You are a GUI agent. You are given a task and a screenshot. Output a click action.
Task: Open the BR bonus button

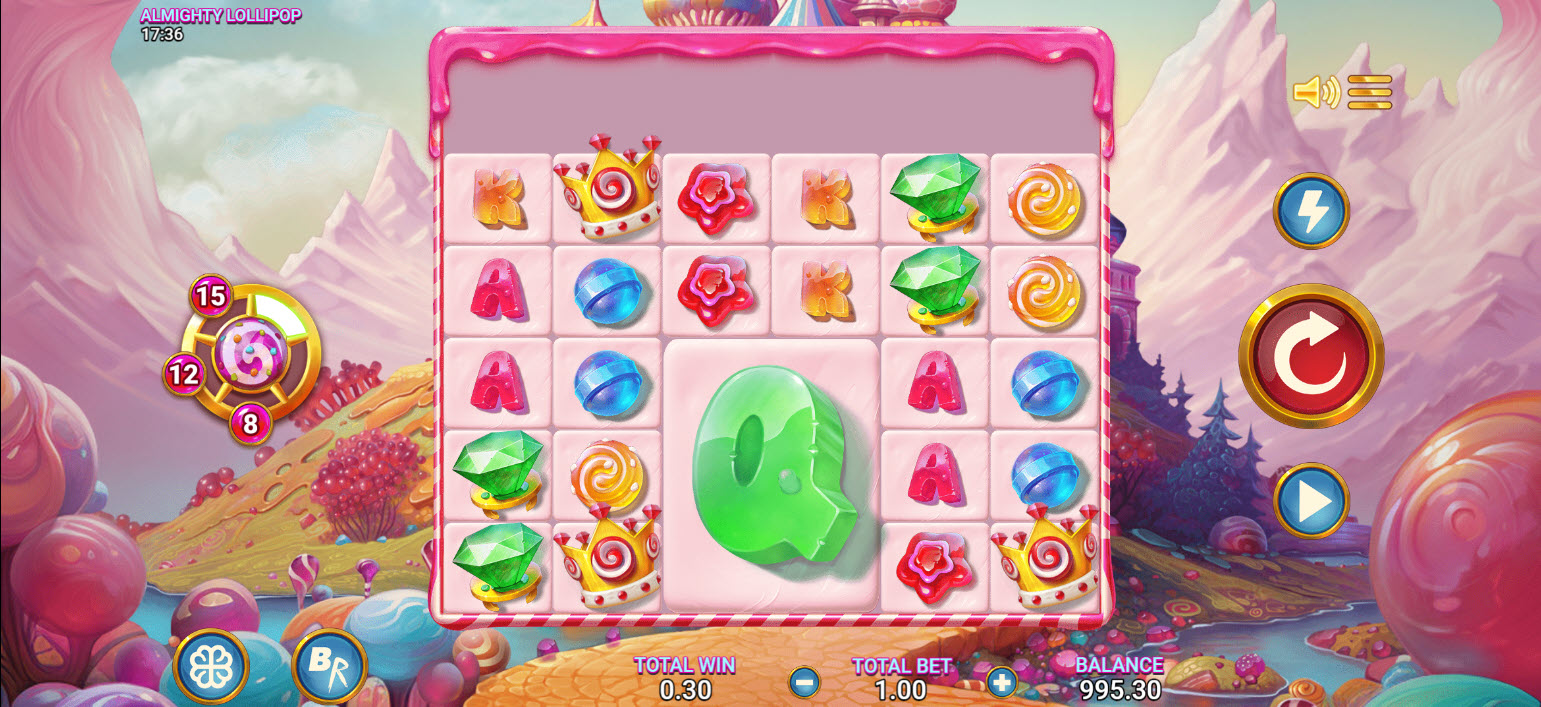329,665
